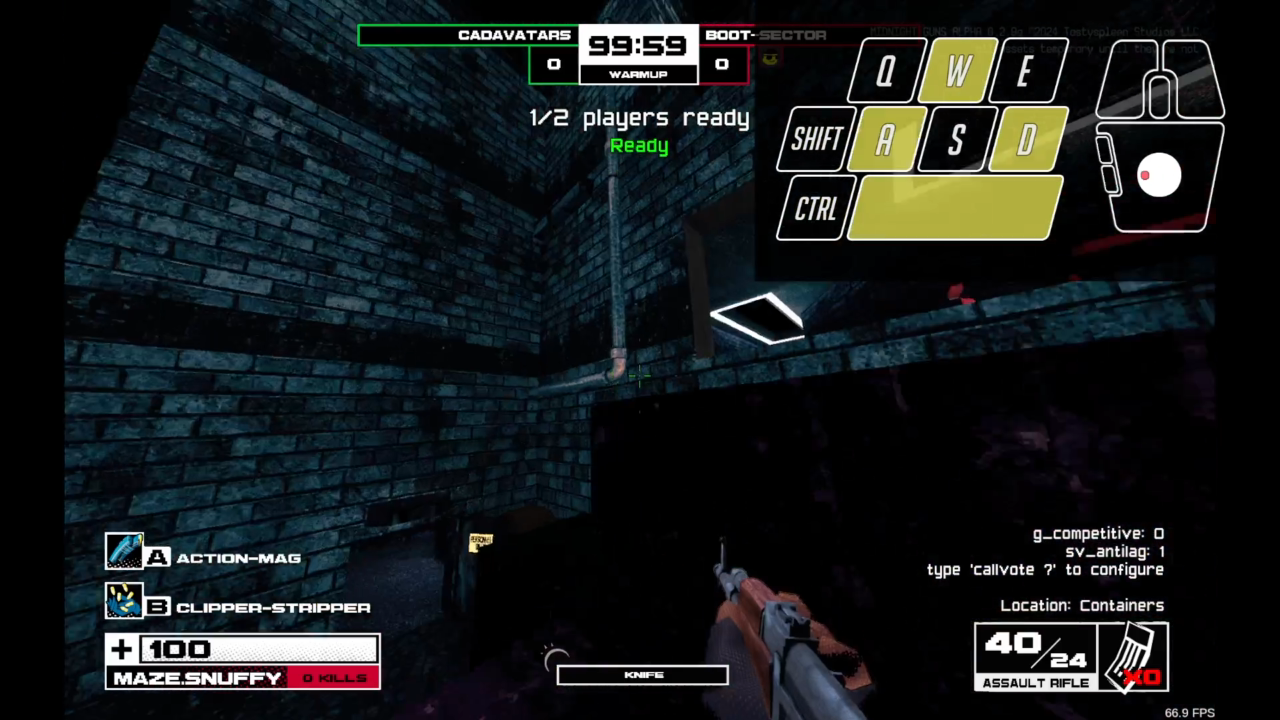Click the 100 health bar
The image size is (1280, 720).
click(x=255, y=649)
